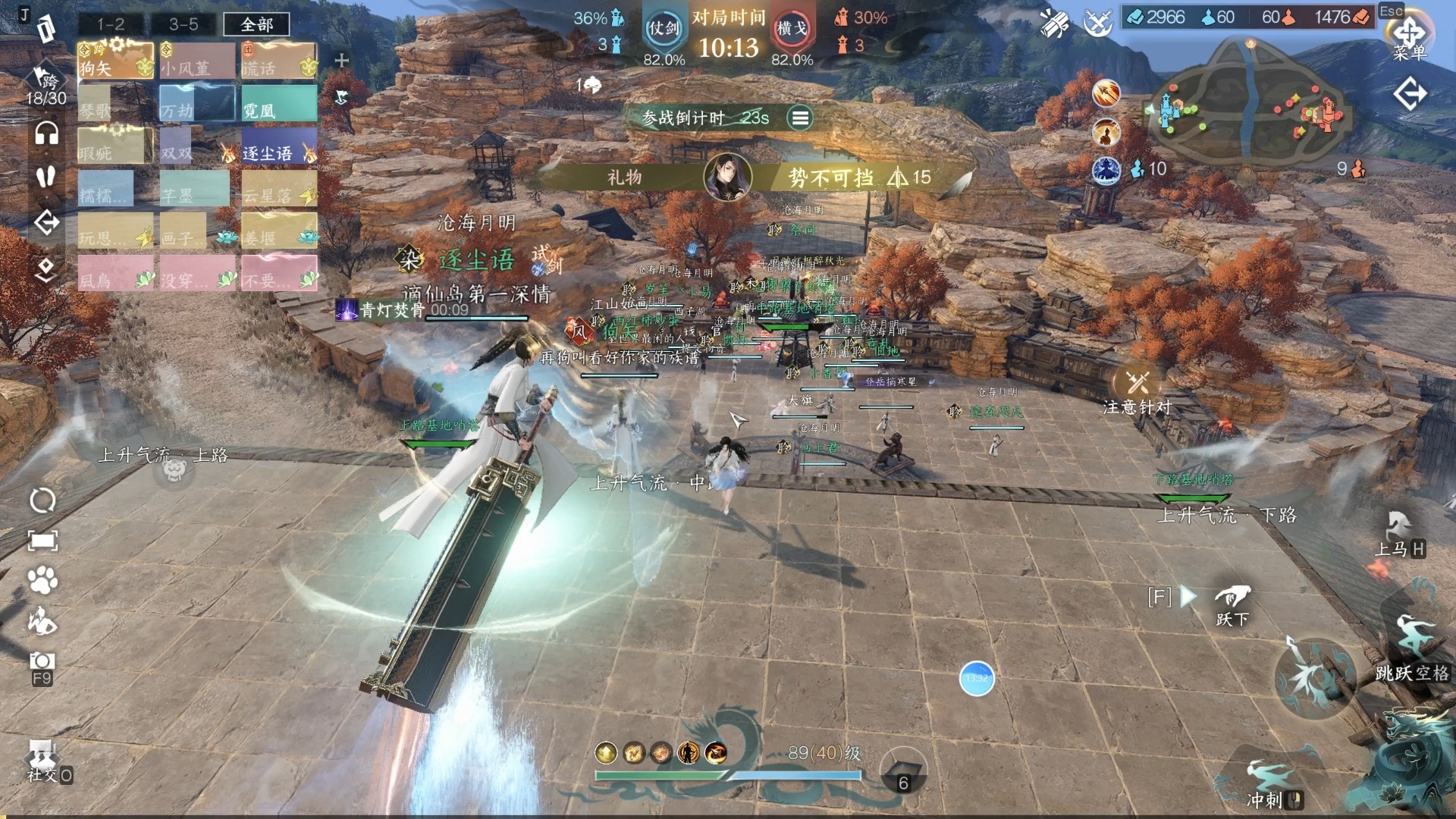Screen dimensions: 1456x819
Task: Open the paw print pet panel
Action: 42,581
